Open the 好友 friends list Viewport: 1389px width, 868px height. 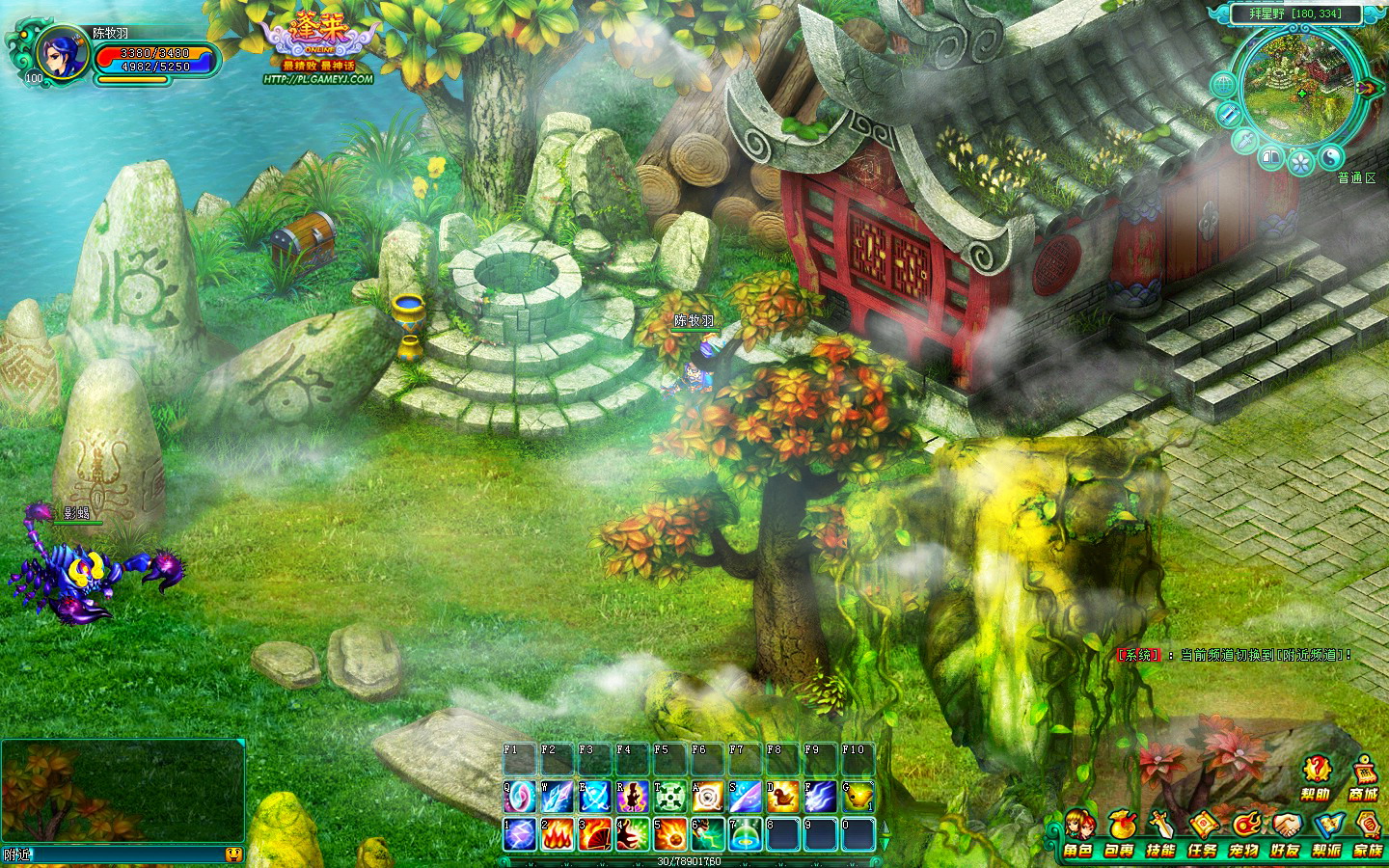(1286, 835)
